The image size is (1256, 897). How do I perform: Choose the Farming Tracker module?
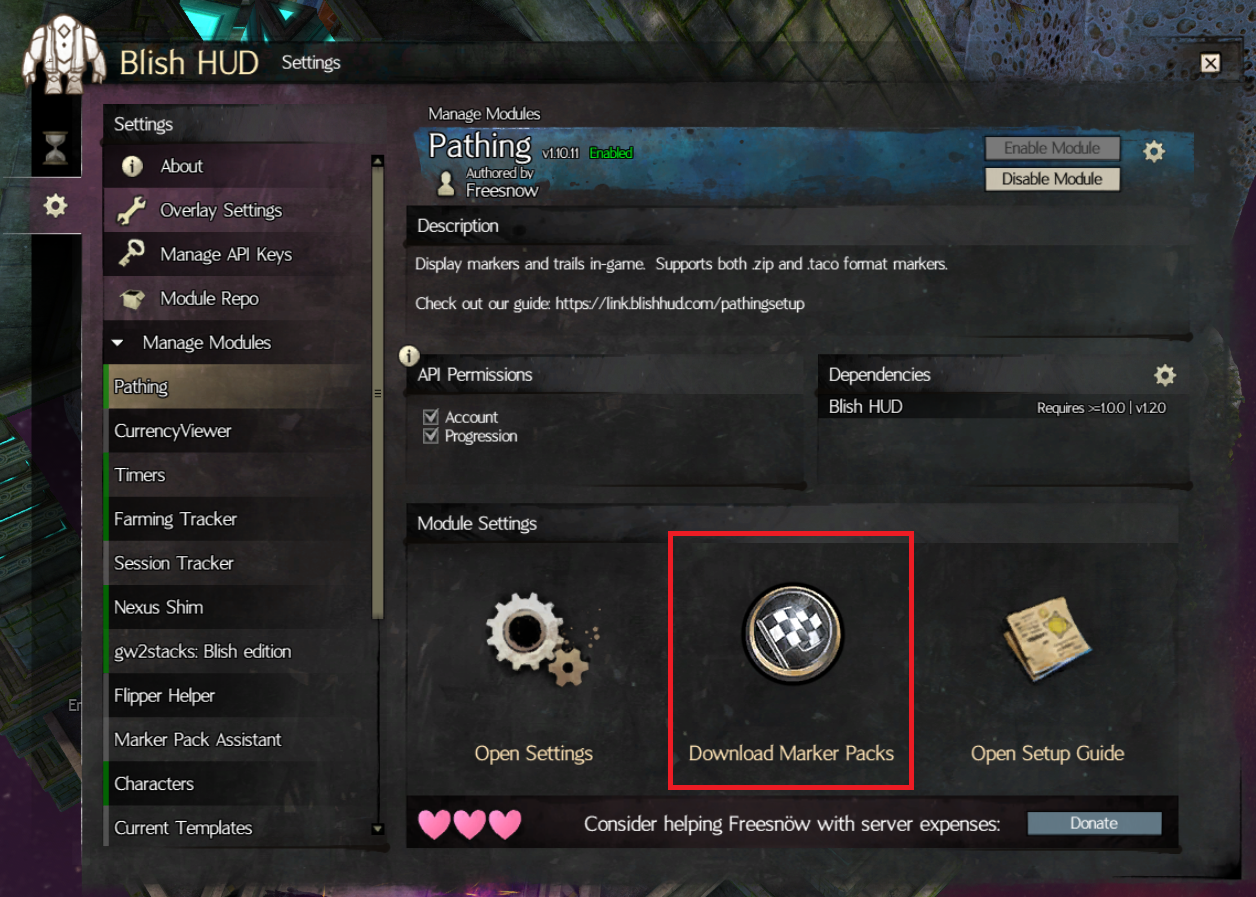coord(175,519)
